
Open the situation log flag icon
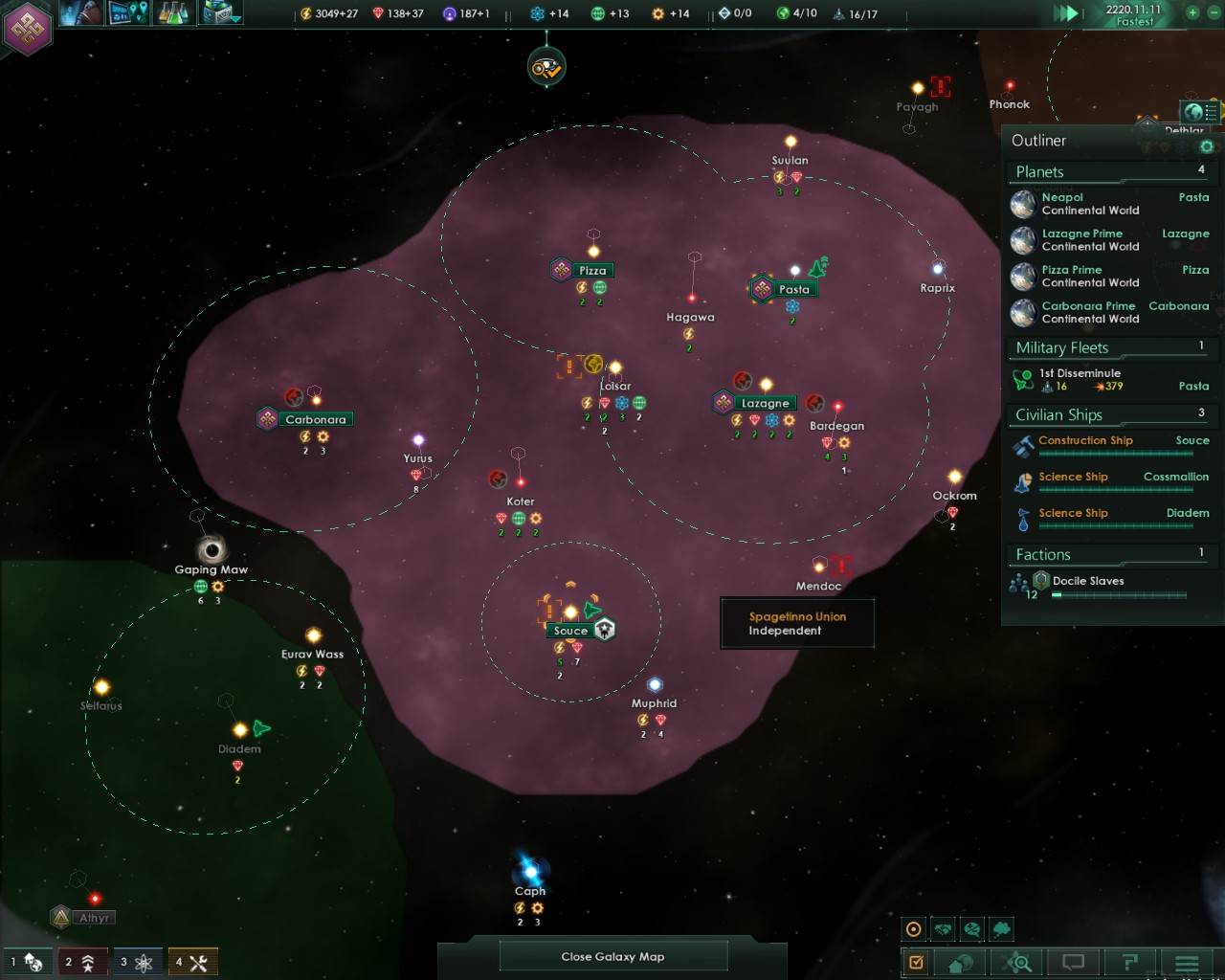[1132, 962]
